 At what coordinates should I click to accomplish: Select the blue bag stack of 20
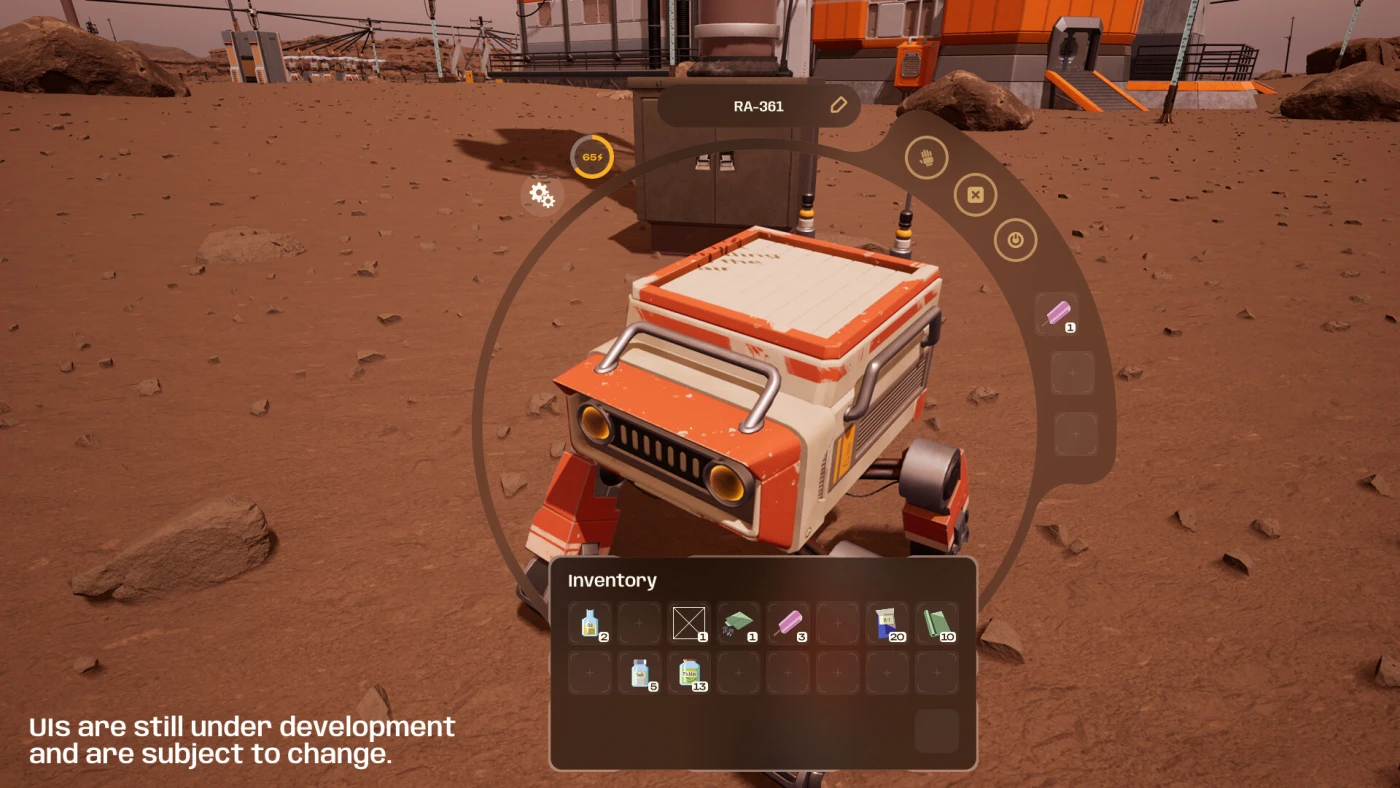point(886,623)
